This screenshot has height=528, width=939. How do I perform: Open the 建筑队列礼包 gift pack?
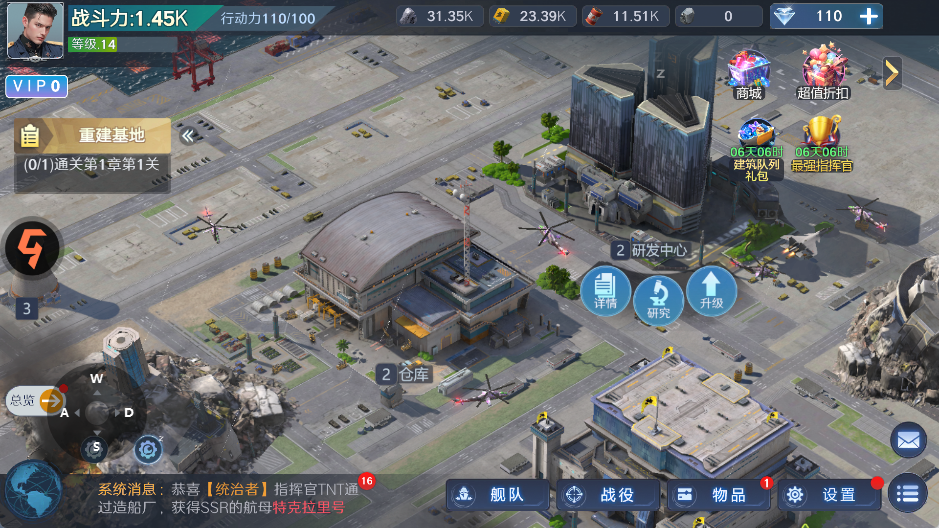point(755,148)
